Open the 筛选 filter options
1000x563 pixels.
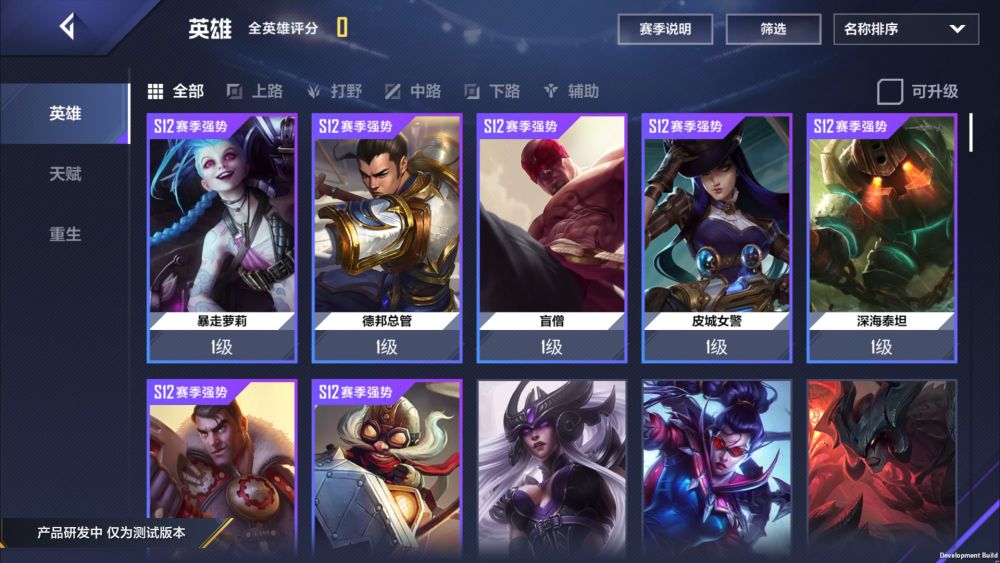tap(773, 29)
